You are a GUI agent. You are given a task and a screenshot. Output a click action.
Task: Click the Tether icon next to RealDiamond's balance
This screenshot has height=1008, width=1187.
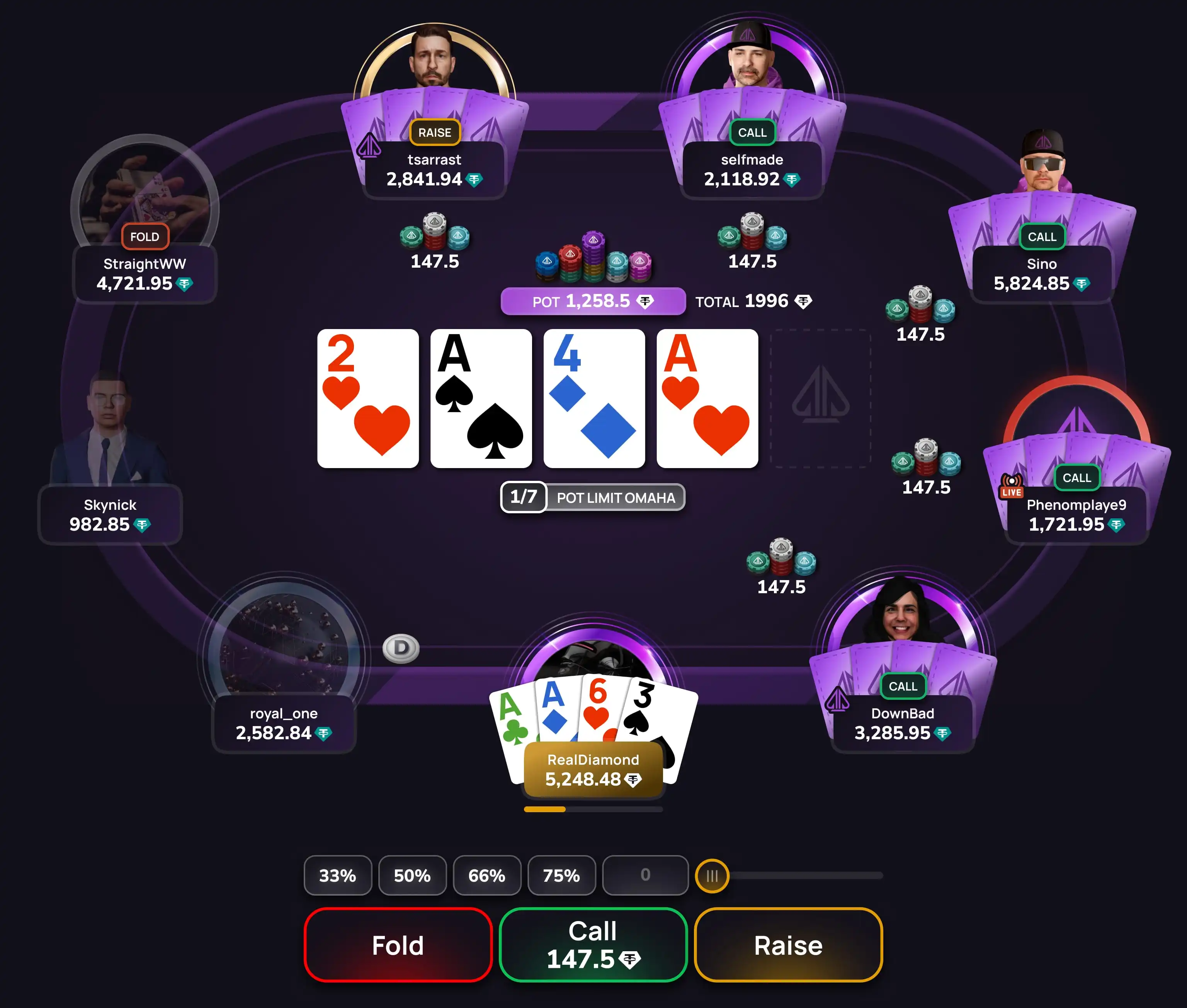coord(633,779)
